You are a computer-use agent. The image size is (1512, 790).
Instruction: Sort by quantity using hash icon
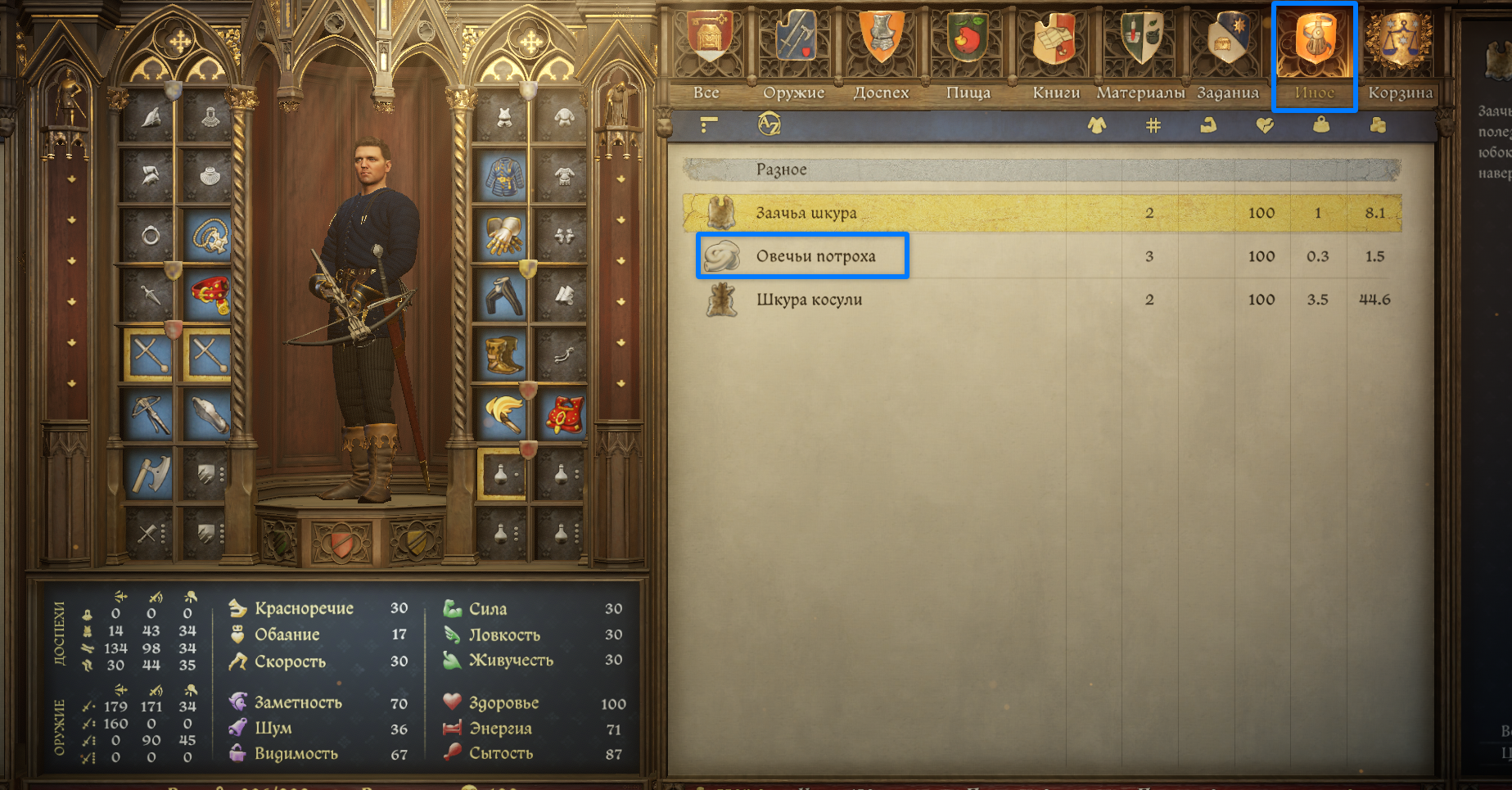pyautogui.click(x=1153, y=125)
